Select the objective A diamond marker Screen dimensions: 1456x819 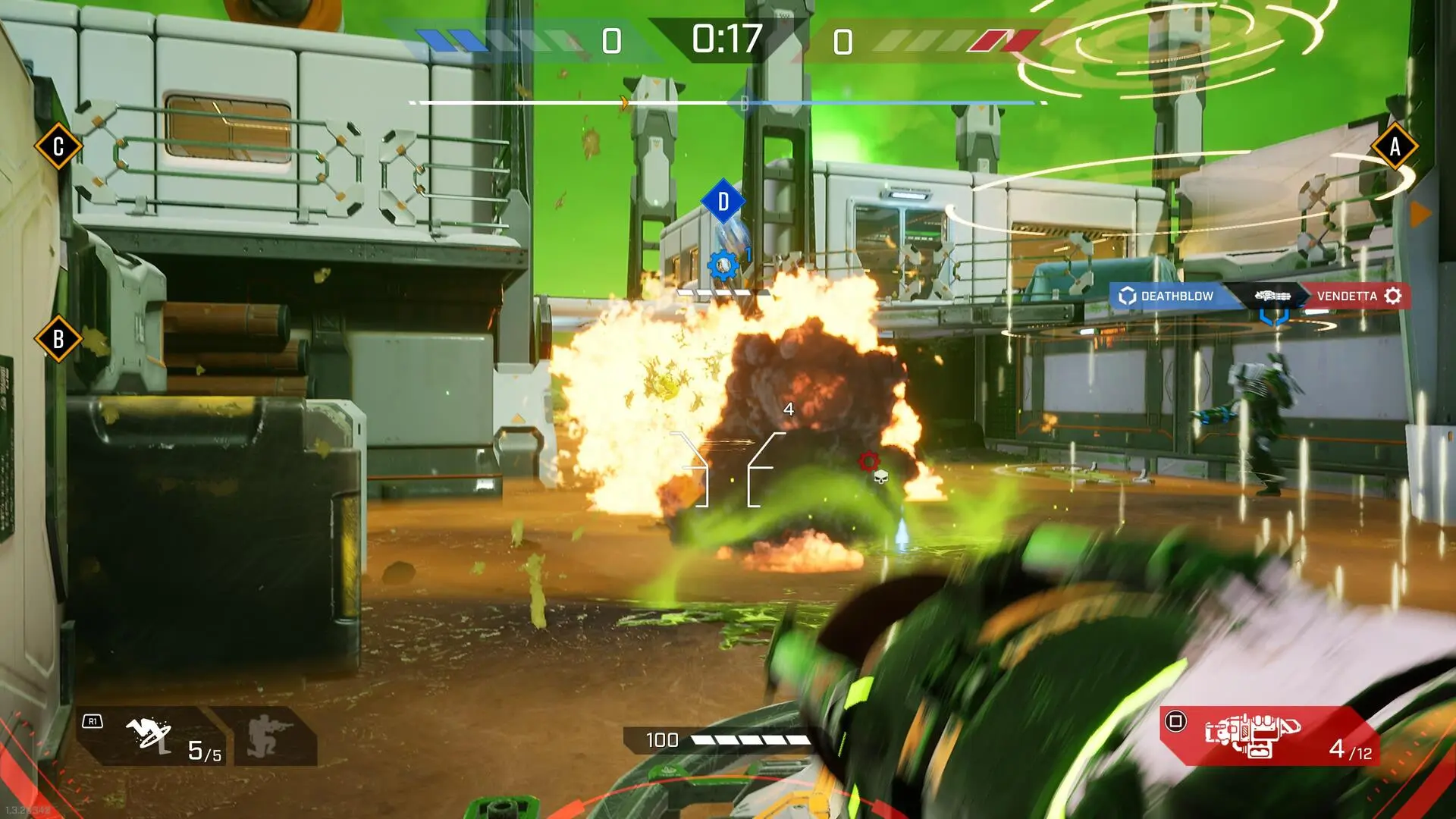[x=1395, y=146]
